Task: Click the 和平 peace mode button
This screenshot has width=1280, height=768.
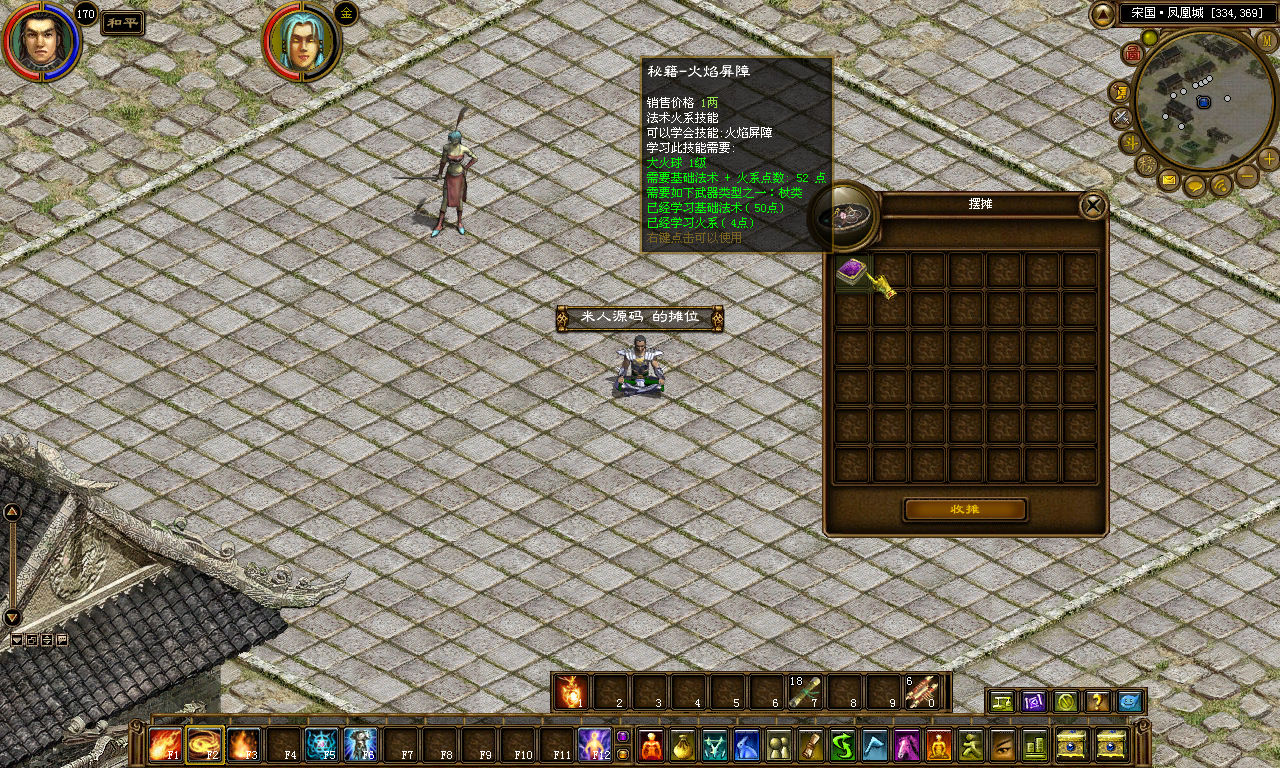Action: click(123, 23)
